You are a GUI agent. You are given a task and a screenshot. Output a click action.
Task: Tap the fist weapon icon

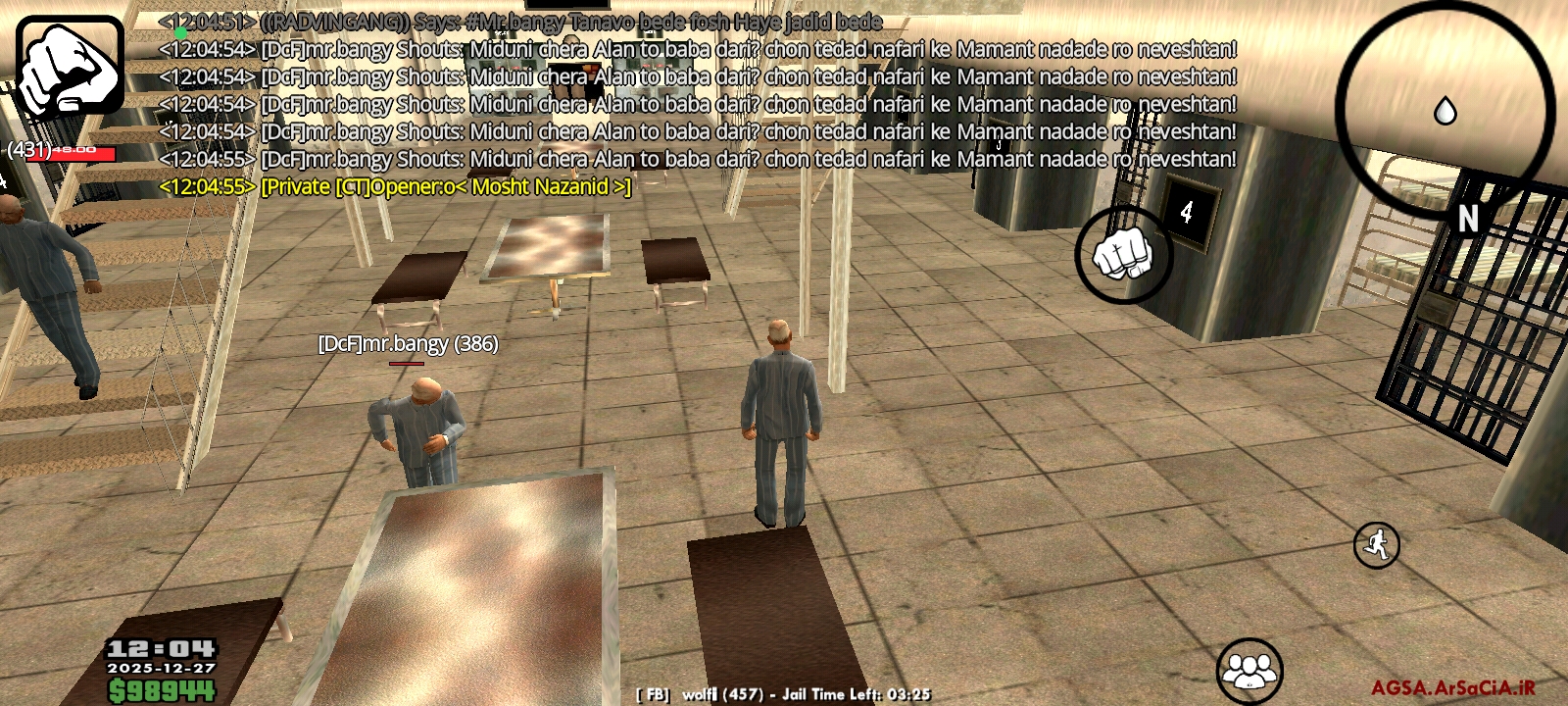pyautogui.click(x=70, y=67)
